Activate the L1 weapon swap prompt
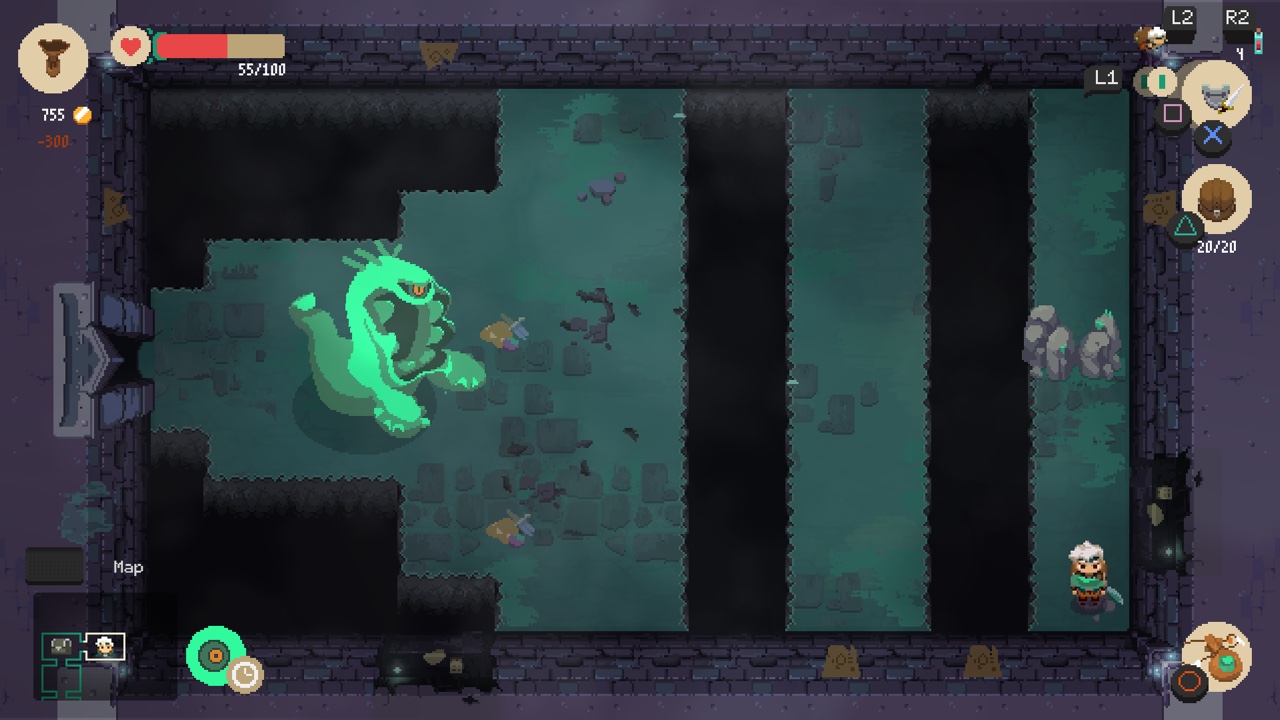This screenshot has width=1280, height=720. pyautogui.click(x=1105, y=78)
